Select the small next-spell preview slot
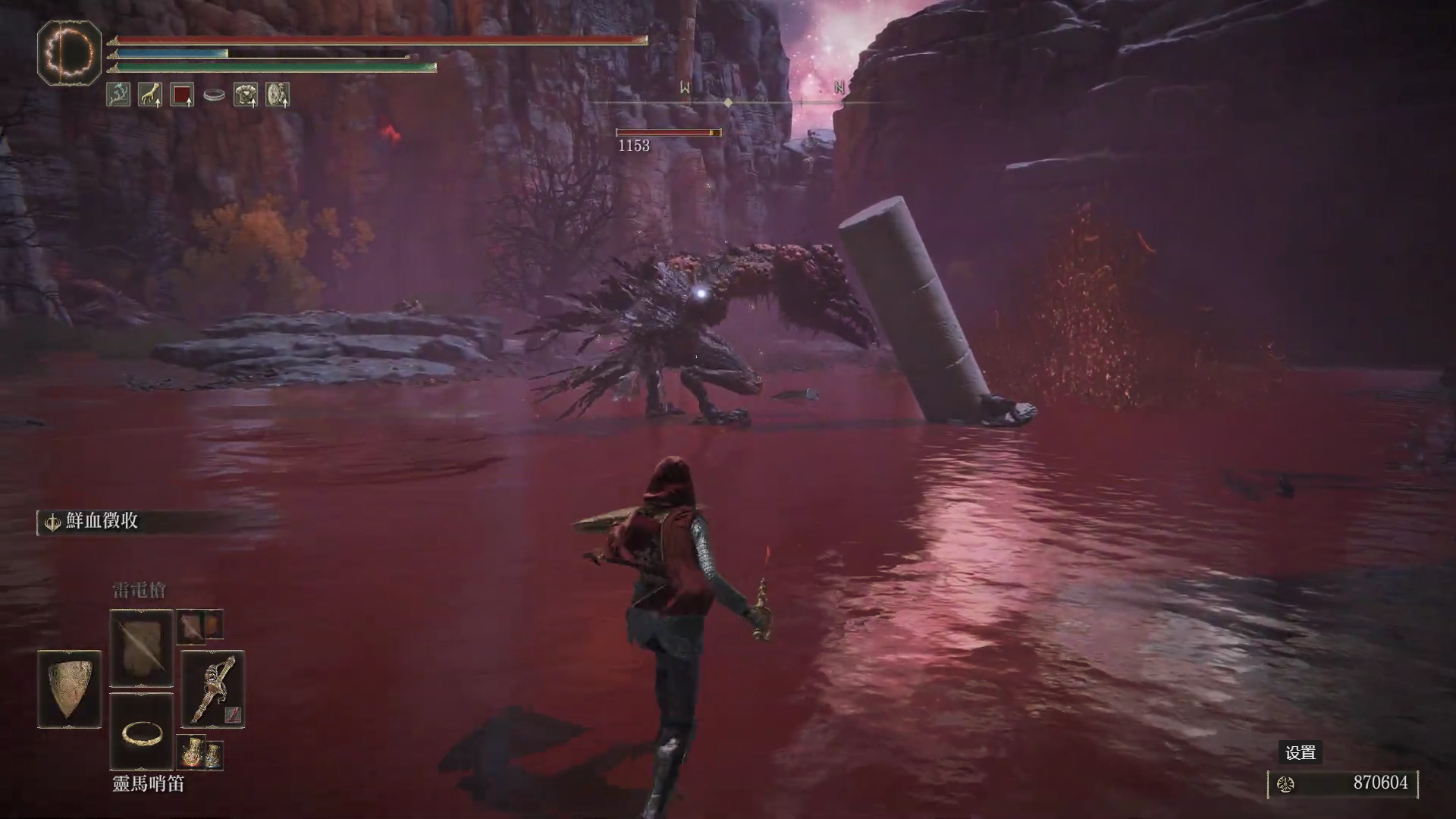 pos(190,627)
